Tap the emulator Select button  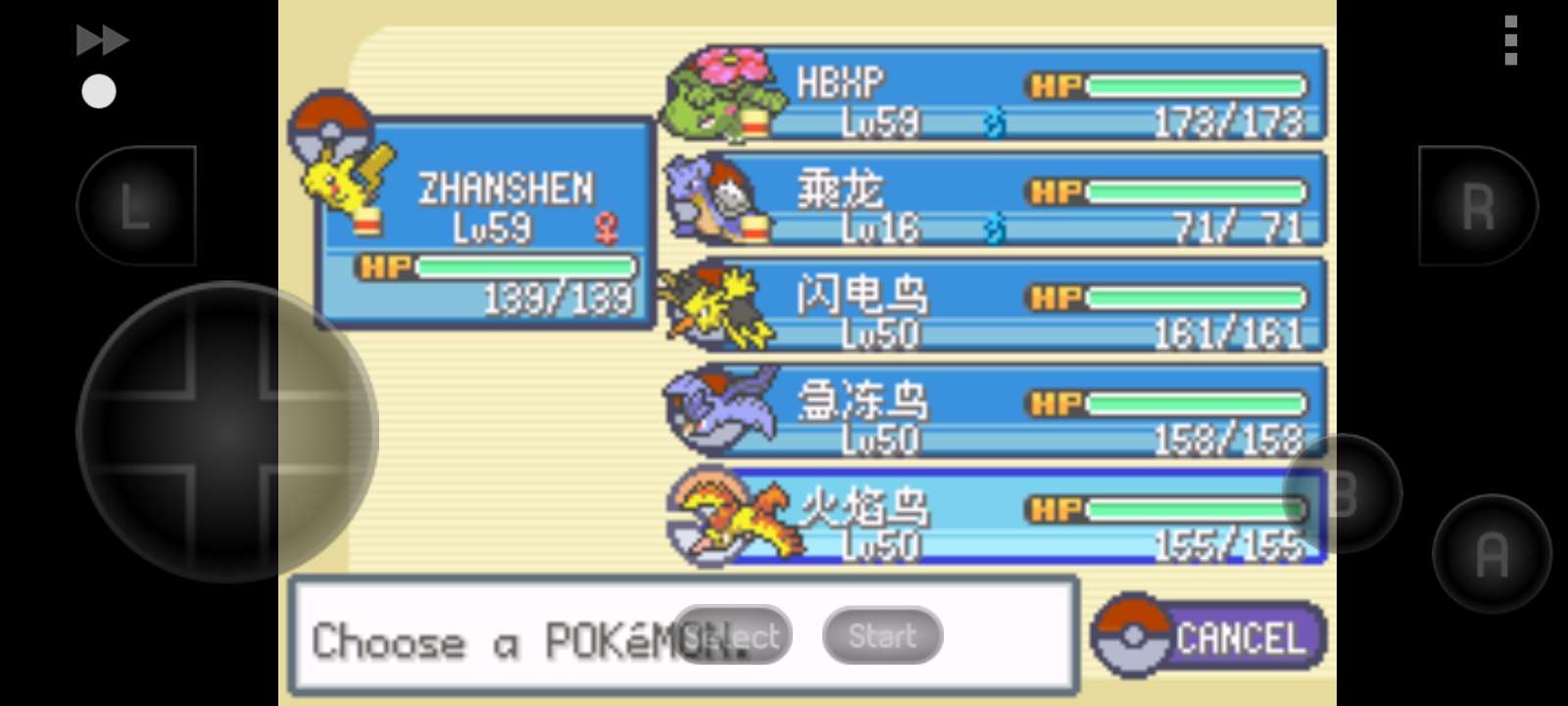(733, 635)
